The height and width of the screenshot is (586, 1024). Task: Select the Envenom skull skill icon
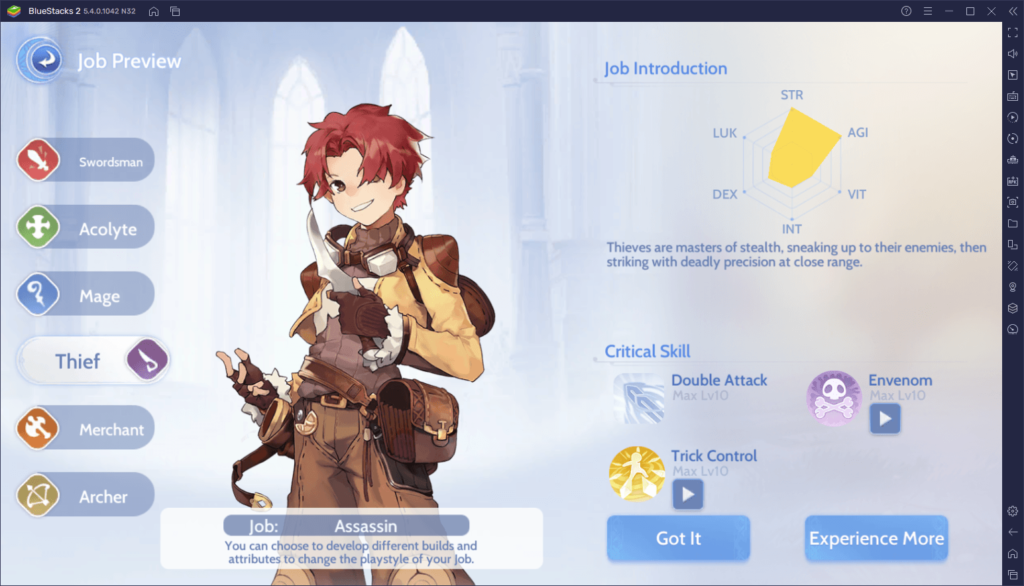pos(833,398)
